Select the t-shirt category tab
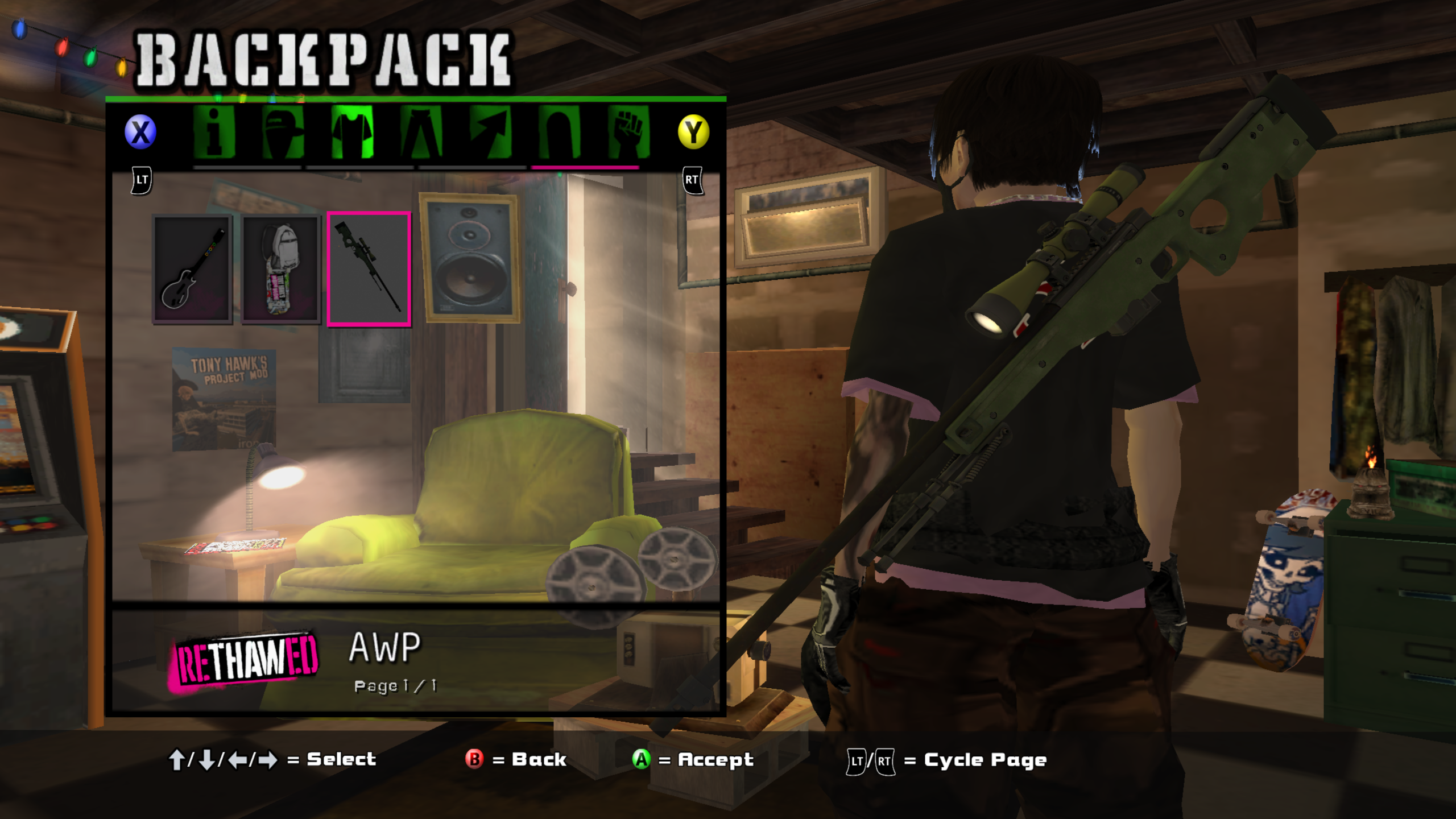Screen dimensions: 1456x819 click(352, 132)
